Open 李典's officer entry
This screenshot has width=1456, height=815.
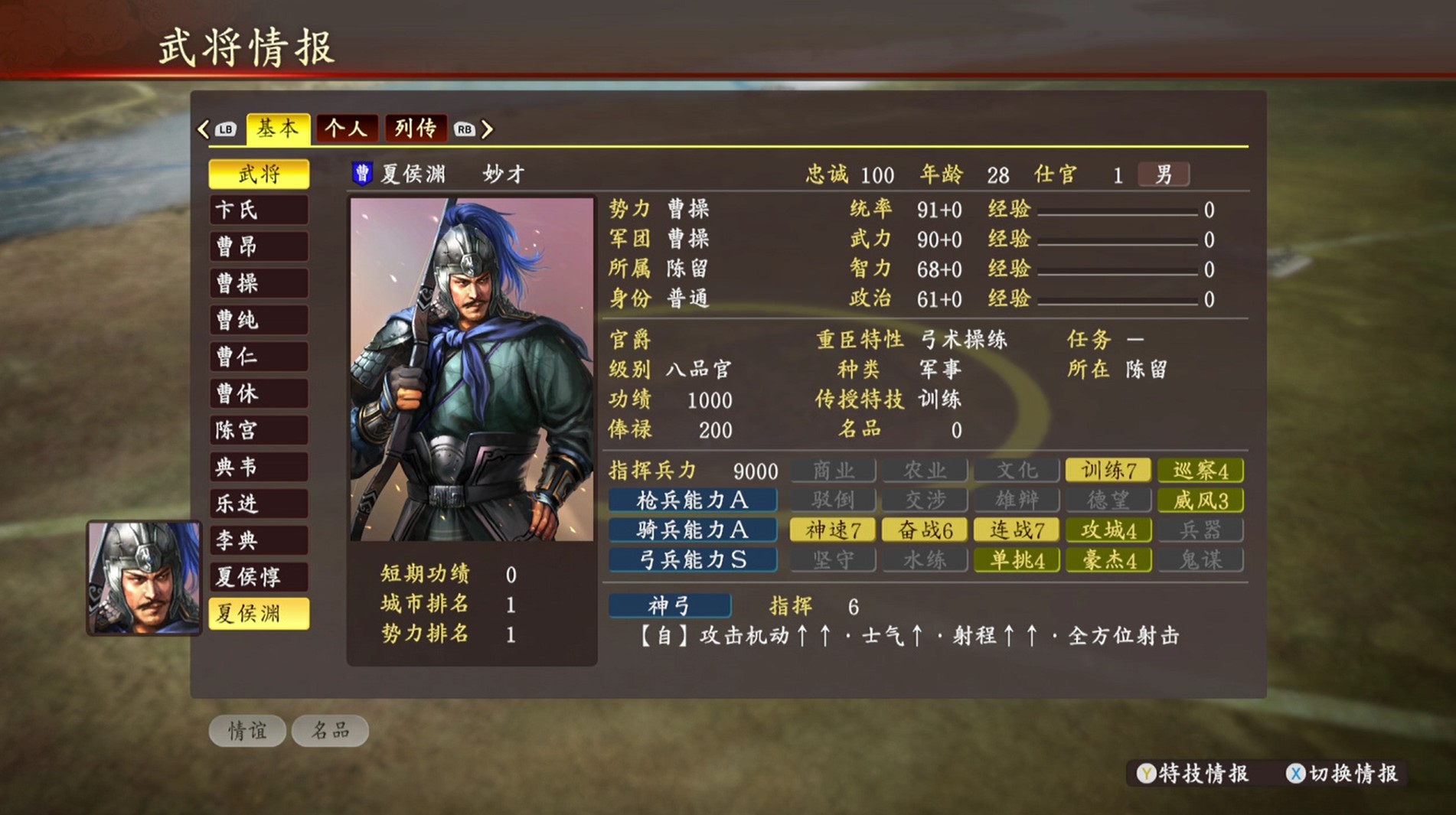coord(259,541)
